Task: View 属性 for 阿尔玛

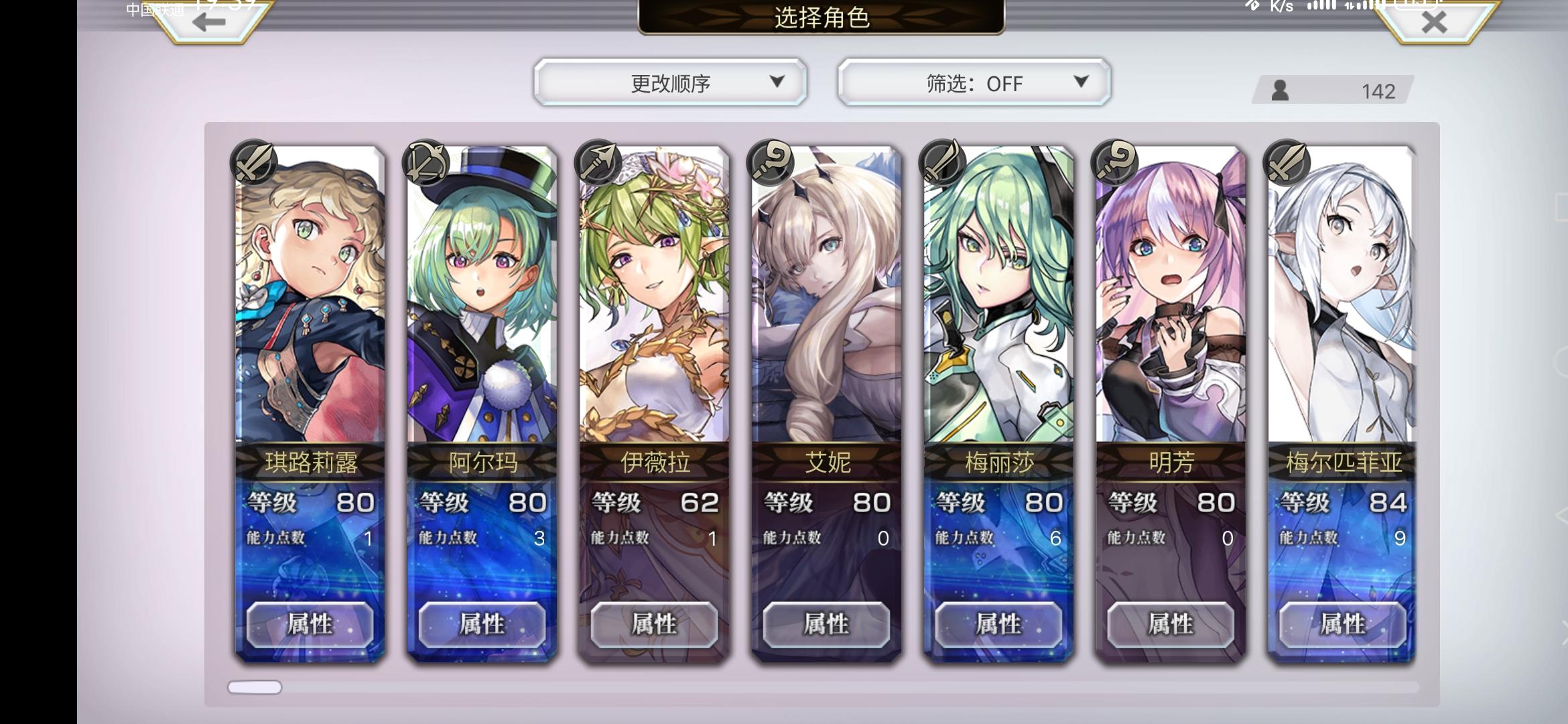Action: pos(482,624)
